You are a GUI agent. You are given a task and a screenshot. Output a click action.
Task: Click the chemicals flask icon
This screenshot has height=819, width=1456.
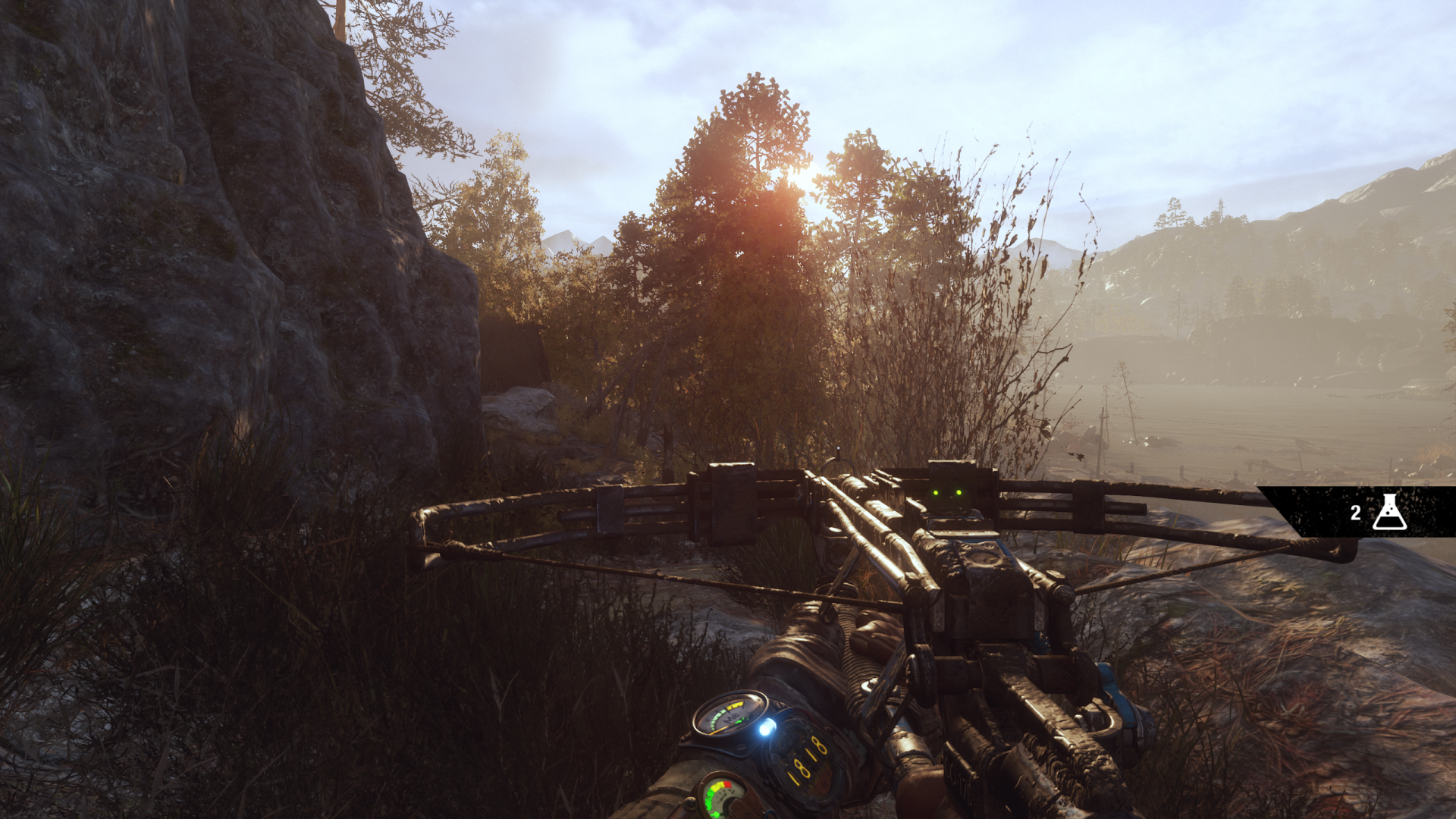1389,512
